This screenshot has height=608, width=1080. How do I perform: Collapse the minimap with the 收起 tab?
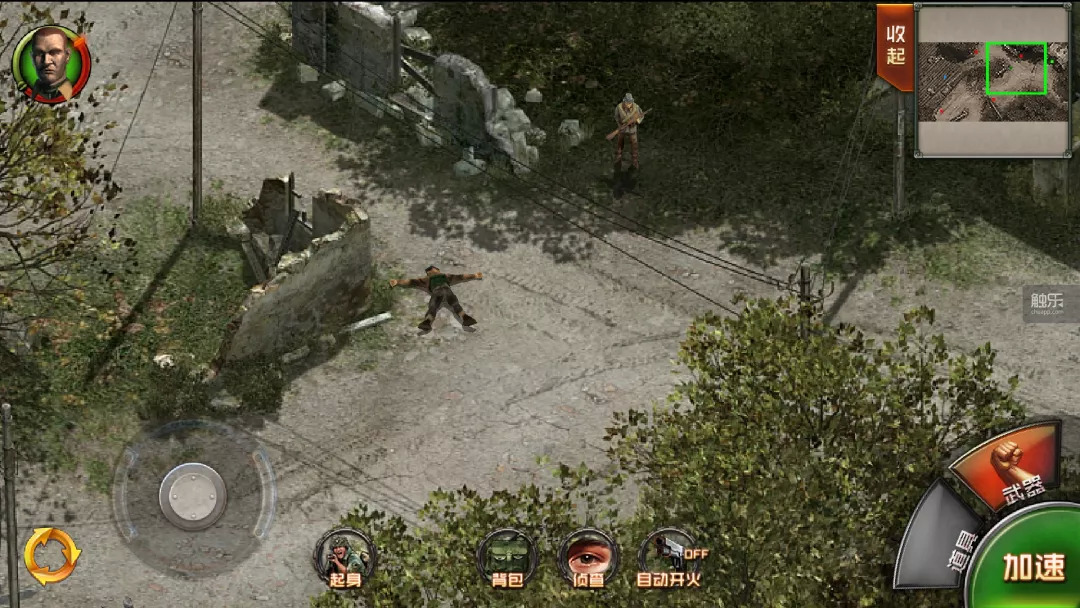895,47
